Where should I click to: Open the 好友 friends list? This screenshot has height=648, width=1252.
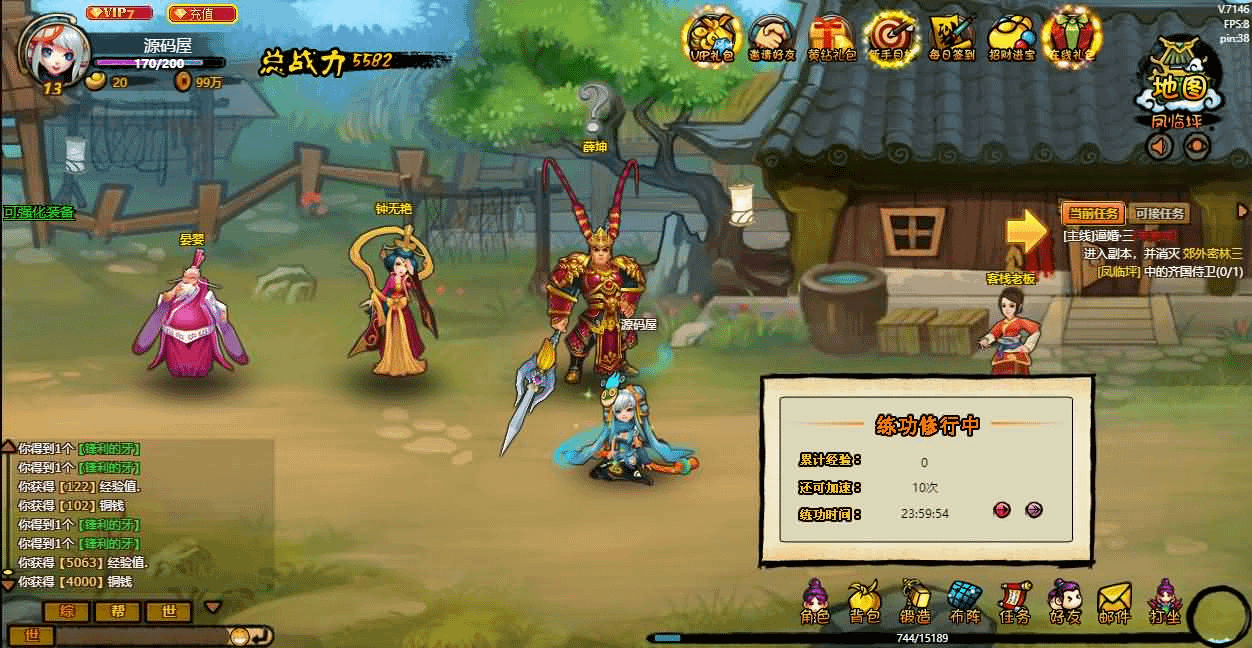[x=1064, y=603]
